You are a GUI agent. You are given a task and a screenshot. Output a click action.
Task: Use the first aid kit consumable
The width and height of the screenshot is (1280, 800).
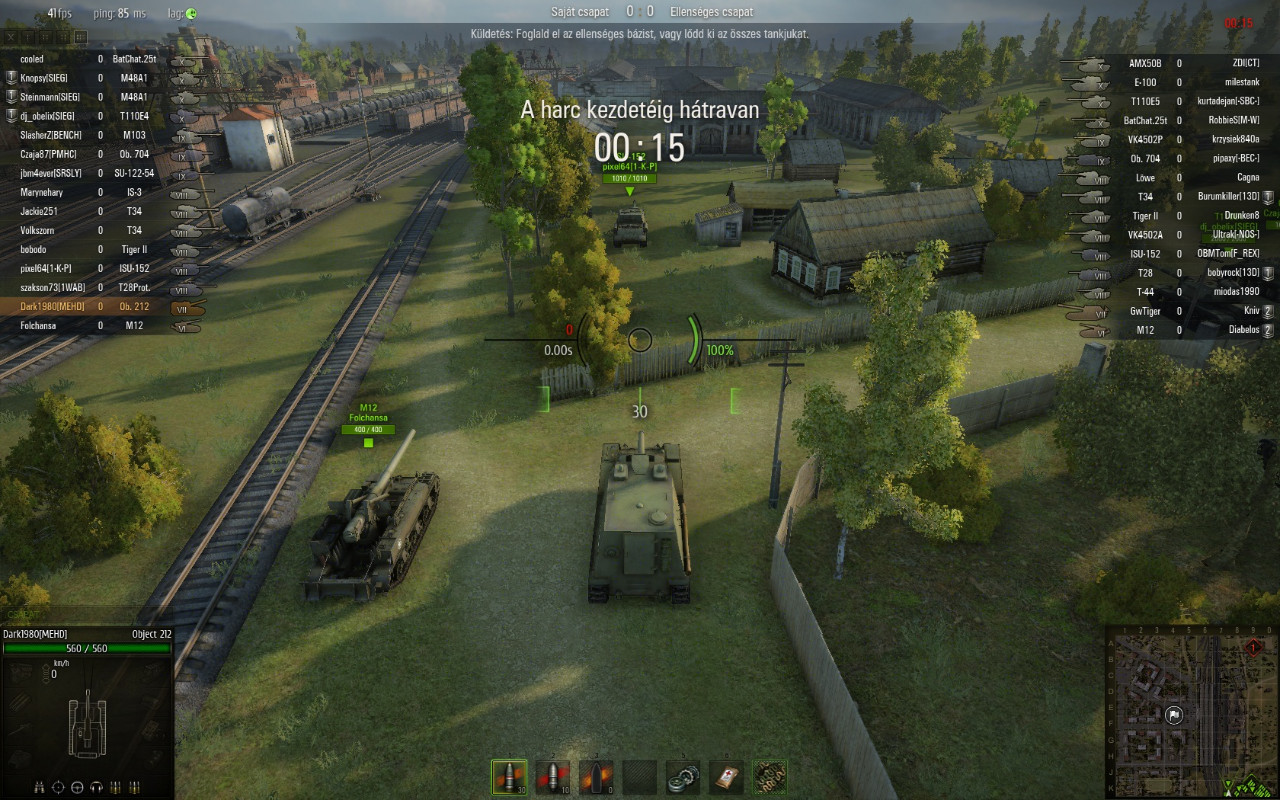click(726, 777)
